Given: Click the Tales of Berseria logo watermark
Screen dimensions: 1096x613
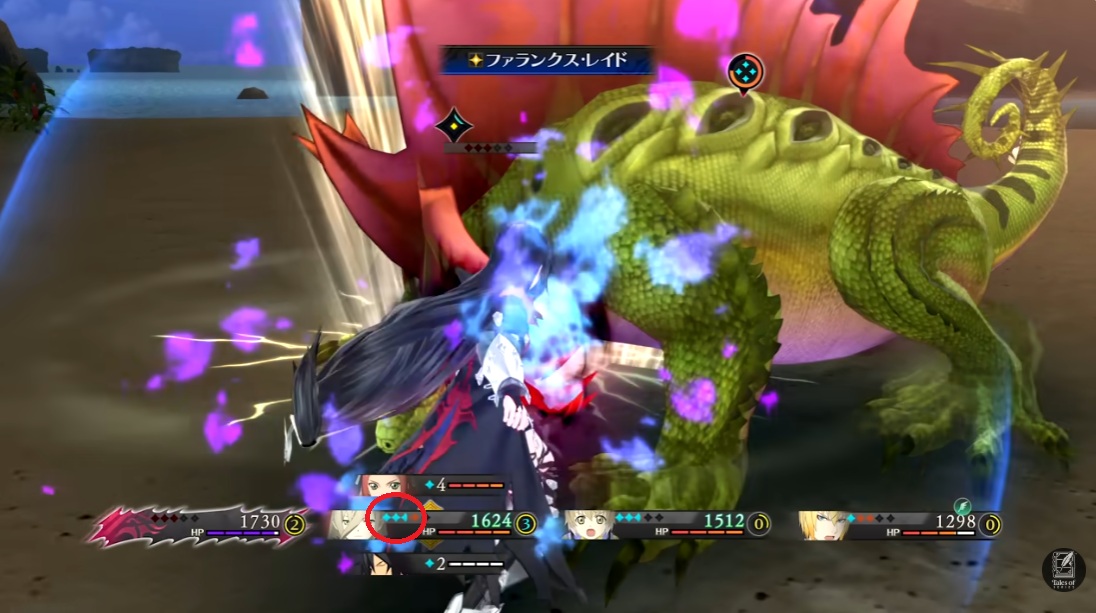Looking at the screenshot, I should point(1063,569).
